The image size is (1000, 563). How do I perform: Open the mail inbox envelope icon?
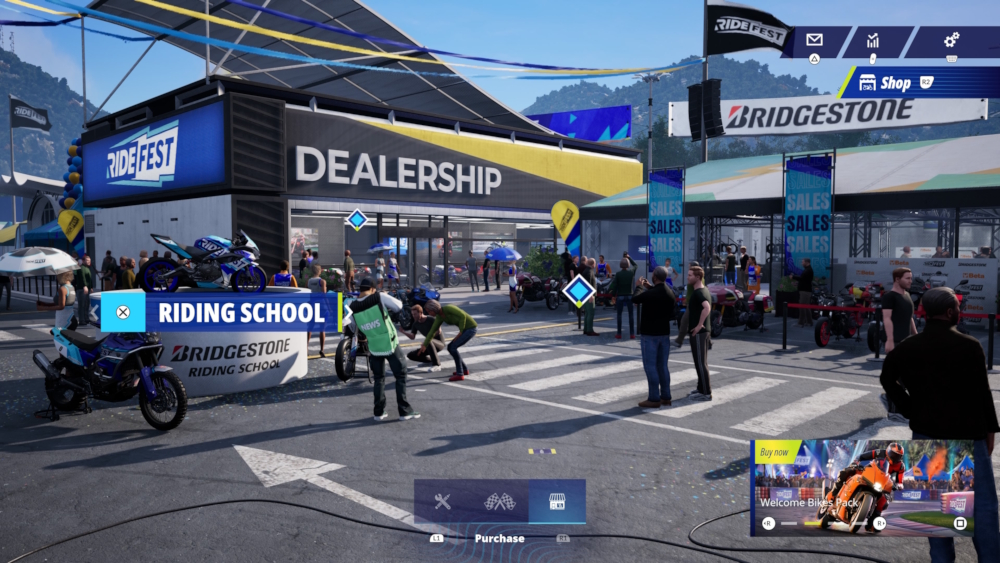click(814, 40)
